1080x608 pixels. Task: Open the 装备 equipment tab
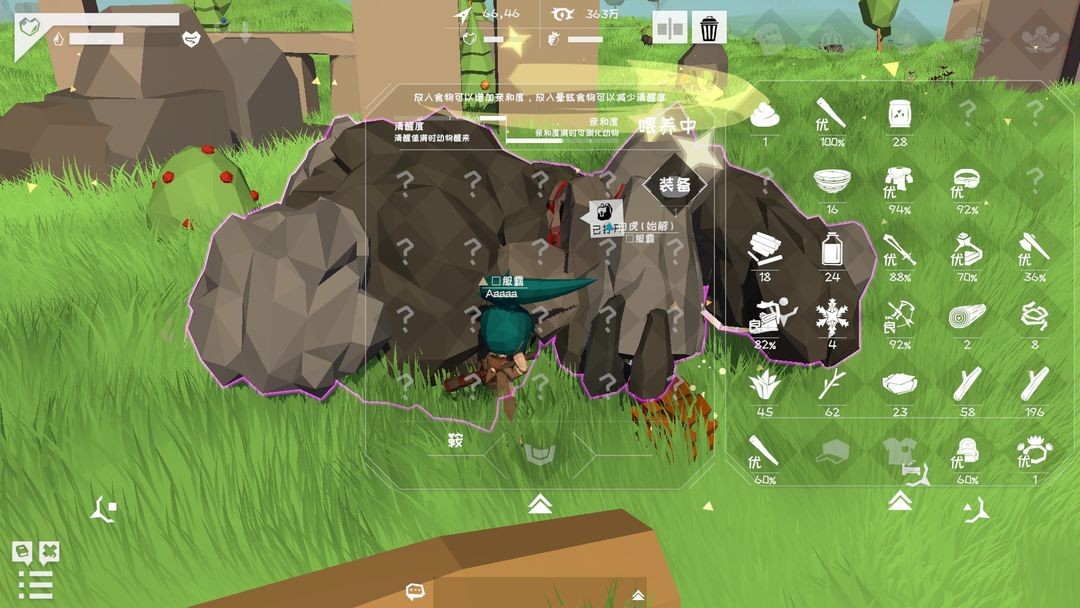coord(675,184)
